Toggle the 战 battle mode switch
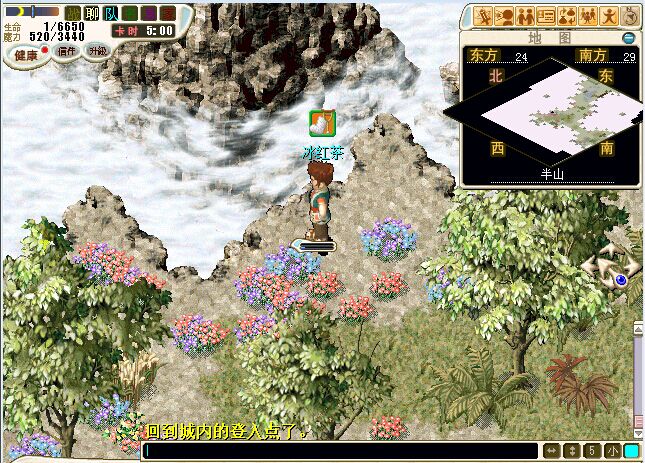The image size is (645, 463). click(x=72, y=14)
